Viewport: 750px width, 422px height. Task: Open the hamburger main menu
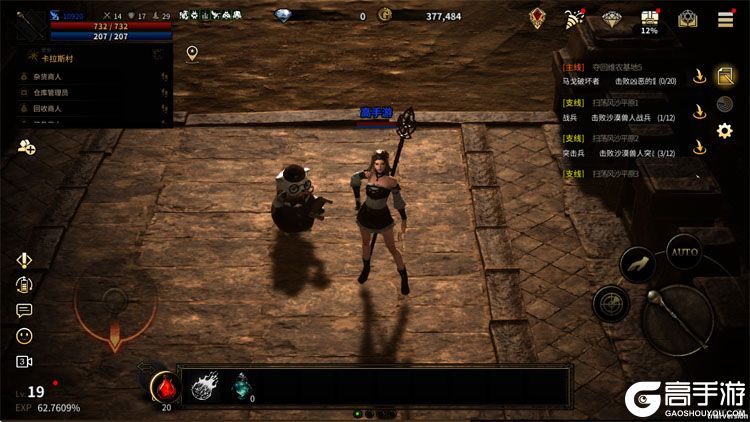725,19
